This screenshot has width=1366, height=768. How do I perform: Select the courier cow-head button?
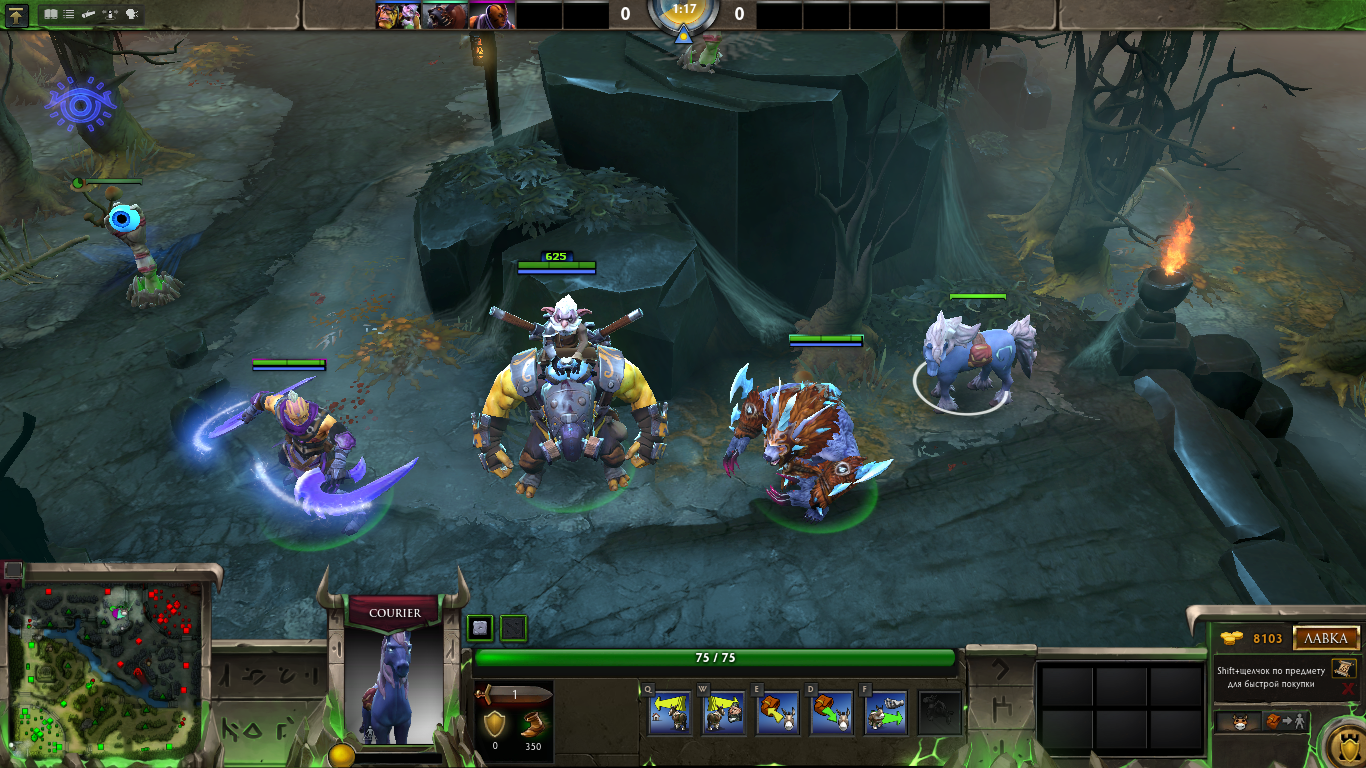(x=1239, y=721)
